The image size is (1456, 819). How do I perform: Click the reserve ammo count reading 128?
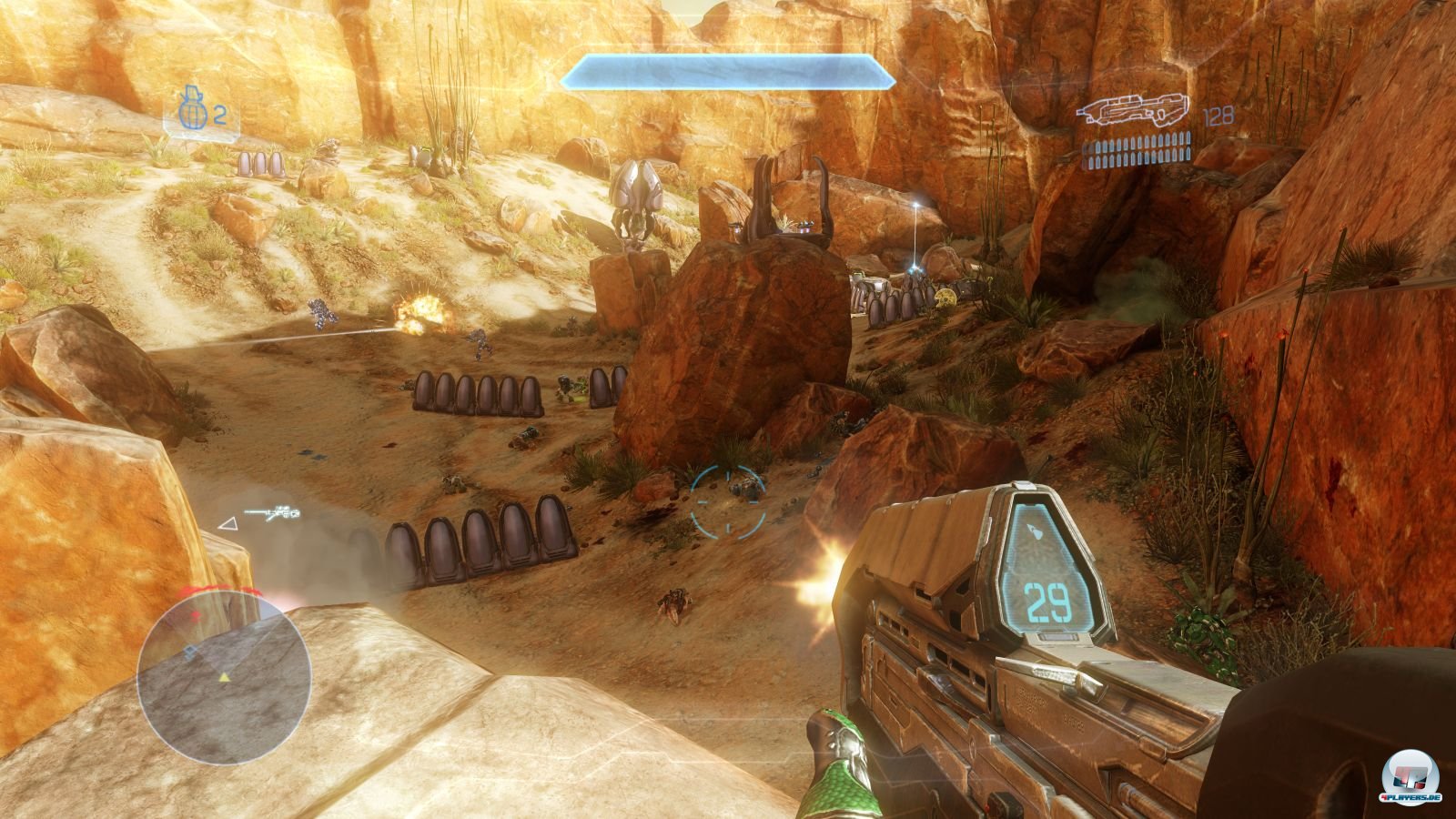(1219, 116)
